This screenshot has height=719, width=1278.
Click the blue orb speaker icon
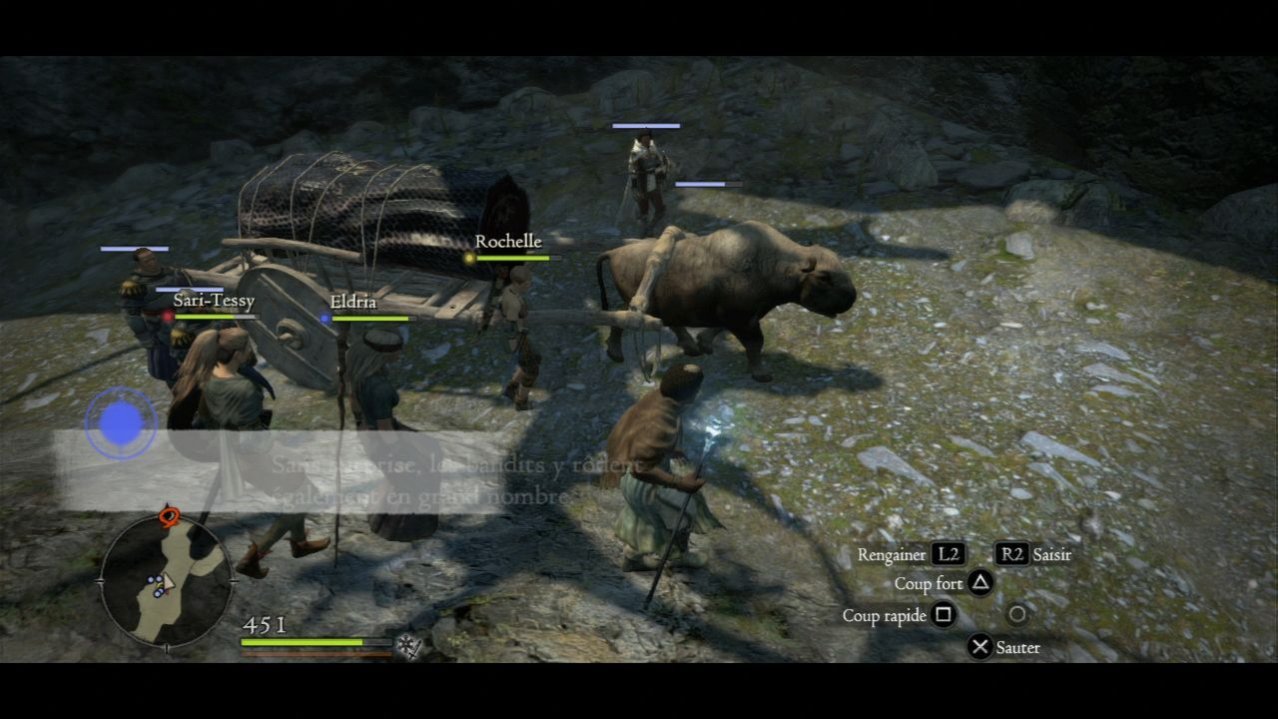point(121,424)
